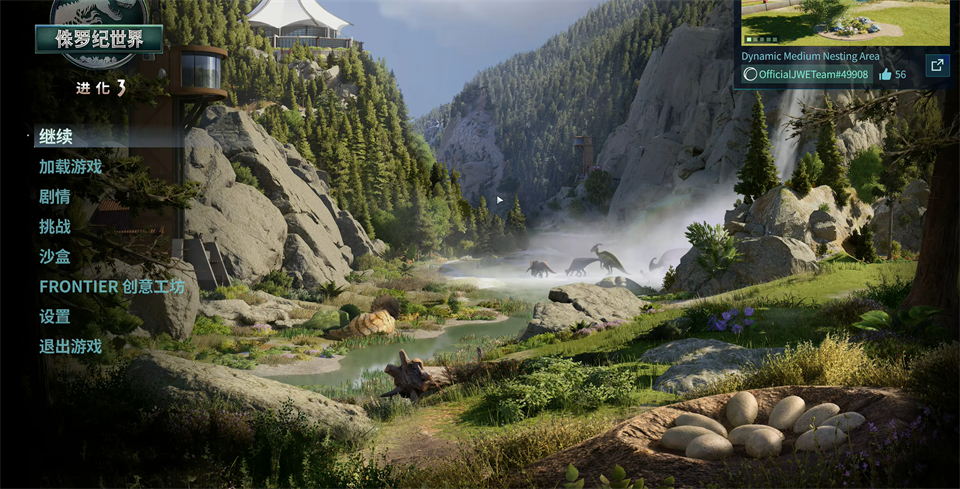This screenshot has height=489, width=960.
Task: View the Dynamic Medium Nesting Area thumbnail
Action: [845, 22]
